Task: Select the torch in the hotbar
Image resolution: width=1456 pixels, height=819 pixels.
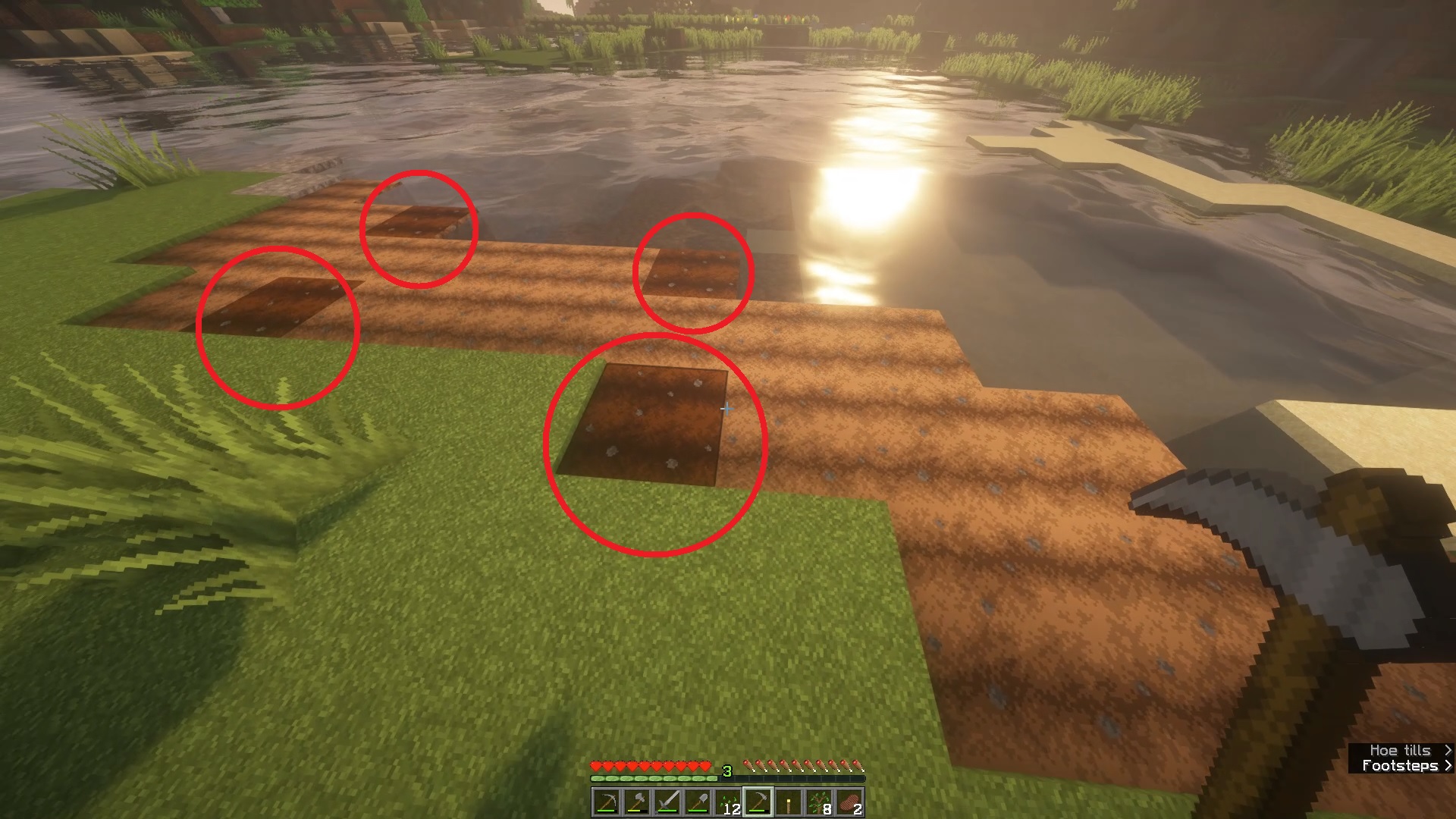Action: tap(789, 800)
